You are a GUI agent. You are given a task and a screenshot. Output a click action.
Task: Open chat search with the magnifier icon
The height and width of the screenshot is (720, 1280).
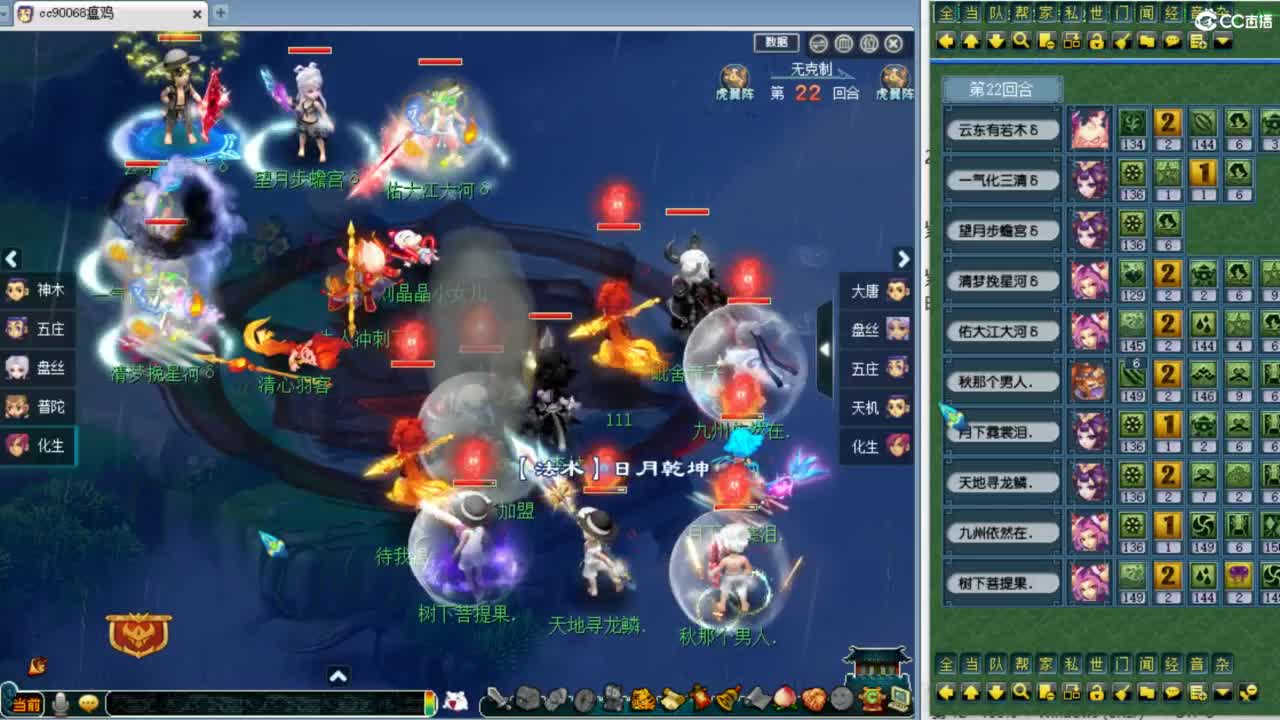[x=1020, y=42]
